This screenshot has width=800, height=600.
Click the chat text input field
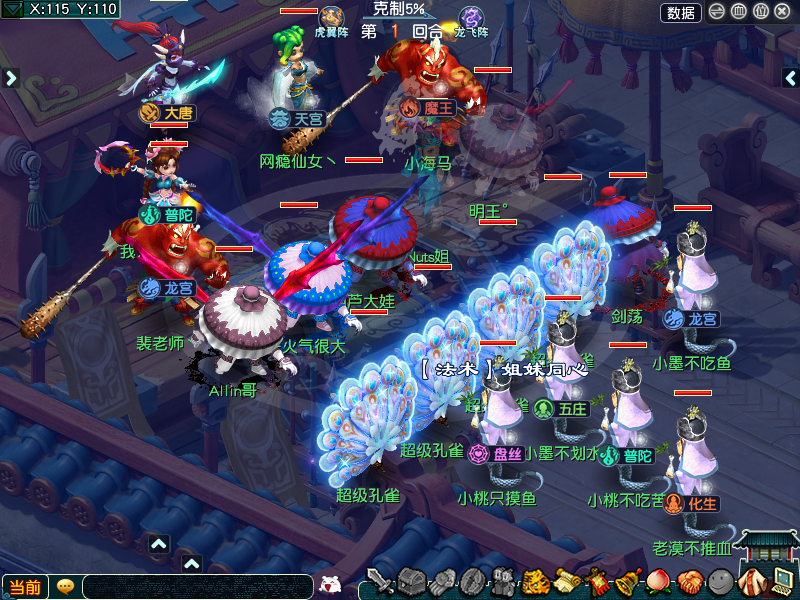coord(198,587)
